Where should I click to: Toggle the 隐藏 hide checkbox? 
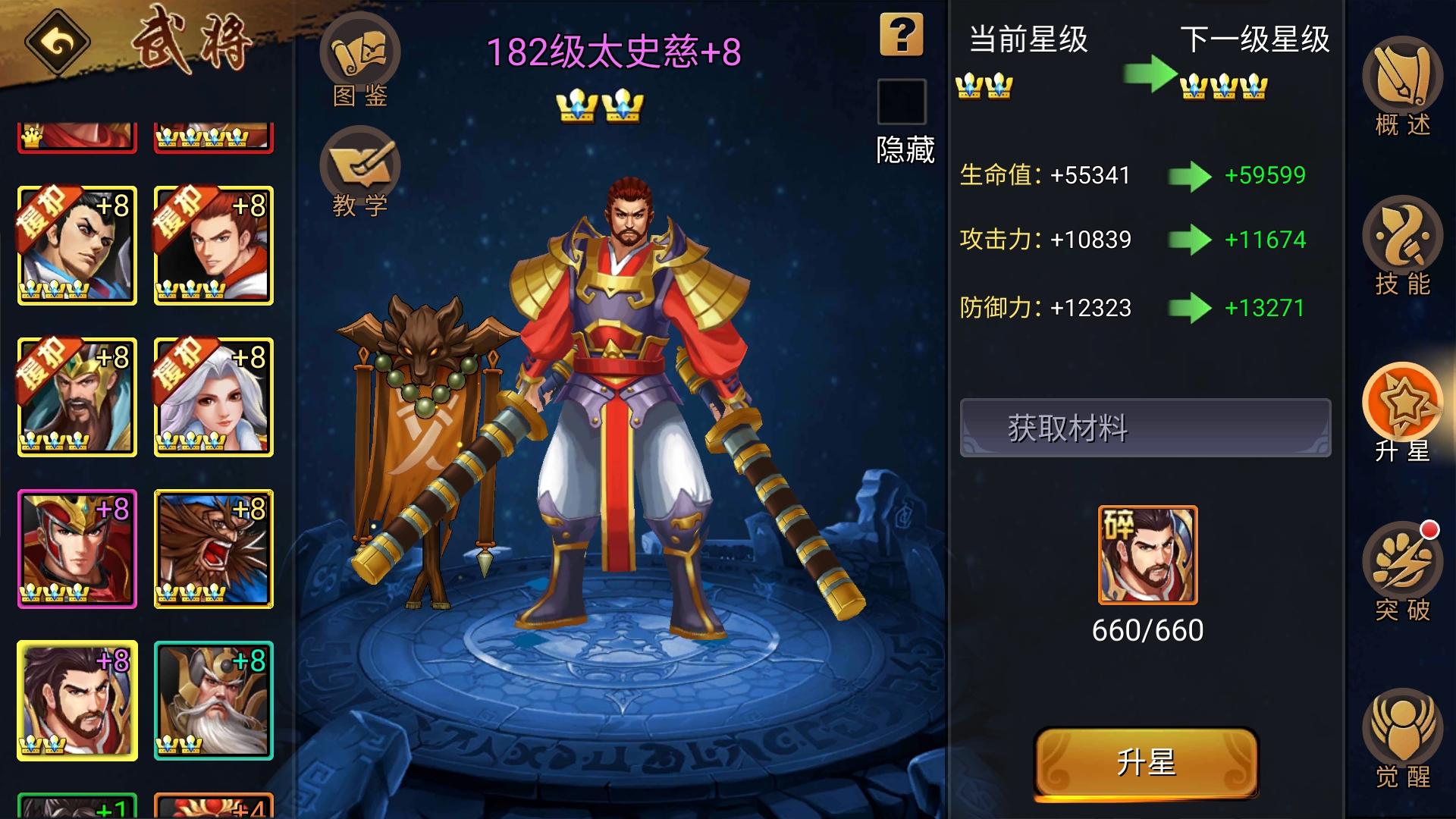click(902, 102)
